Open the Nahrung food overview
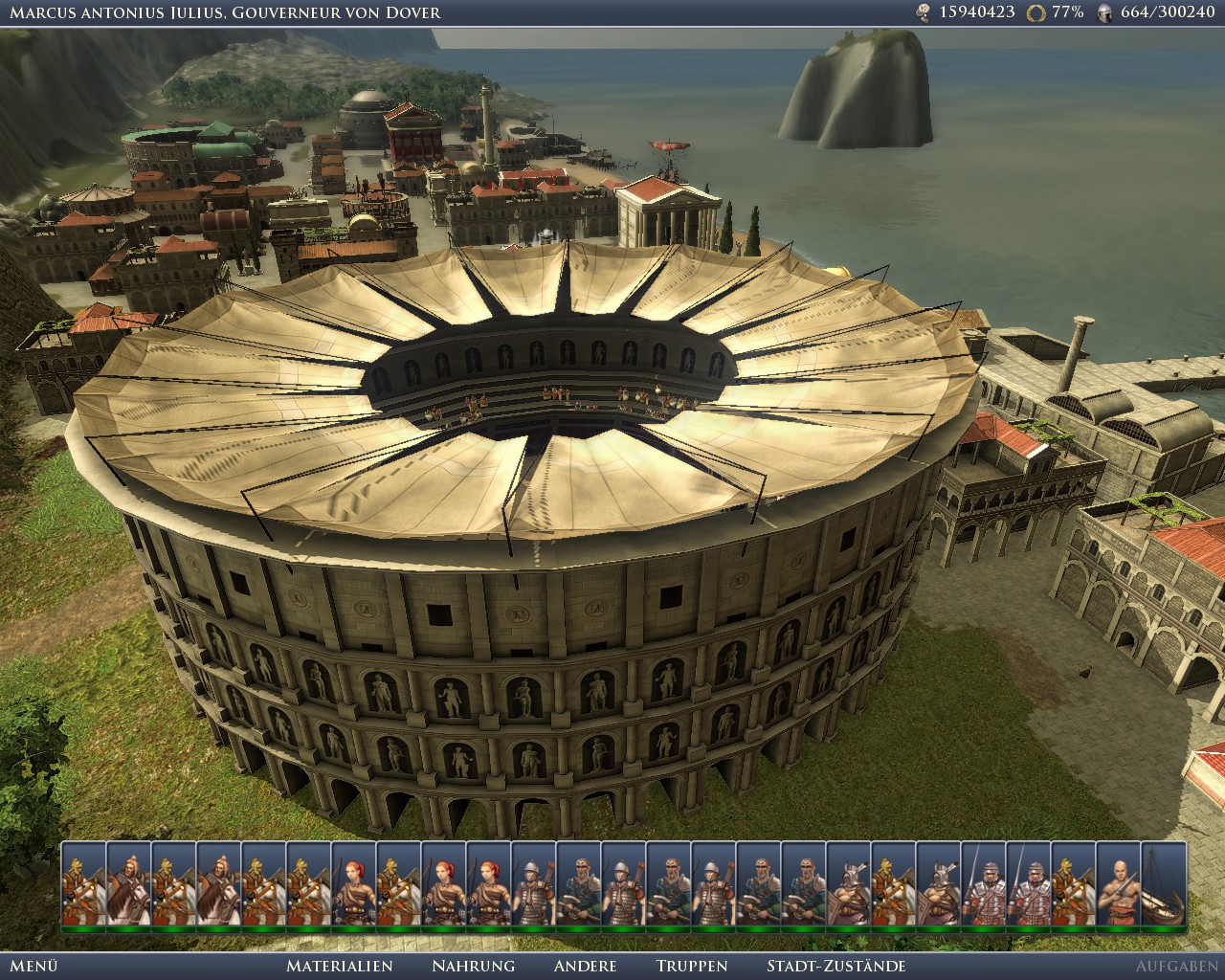1225x980 pixels. [x=473, y=966]
